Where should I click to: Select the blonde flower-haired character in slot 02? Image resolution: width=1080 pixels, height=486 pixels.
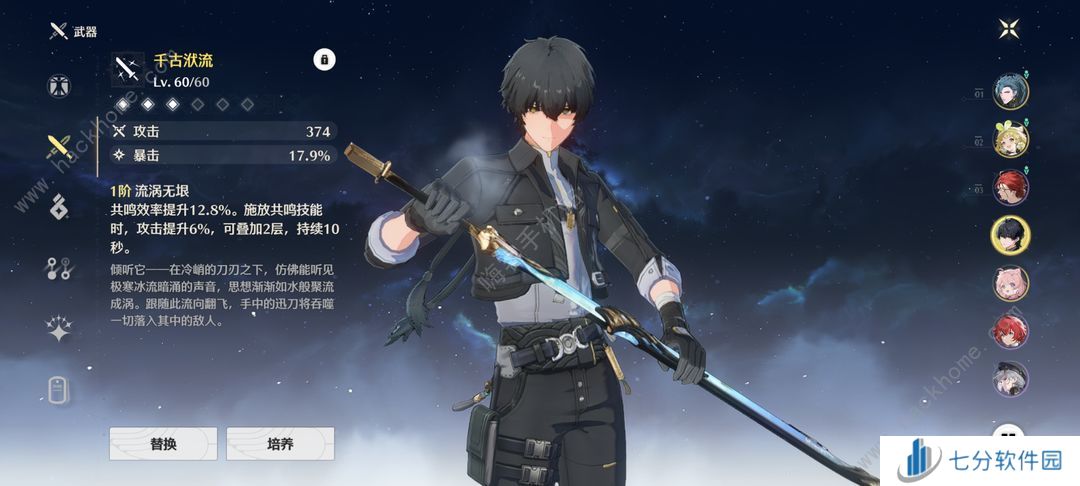[1010, 139]
